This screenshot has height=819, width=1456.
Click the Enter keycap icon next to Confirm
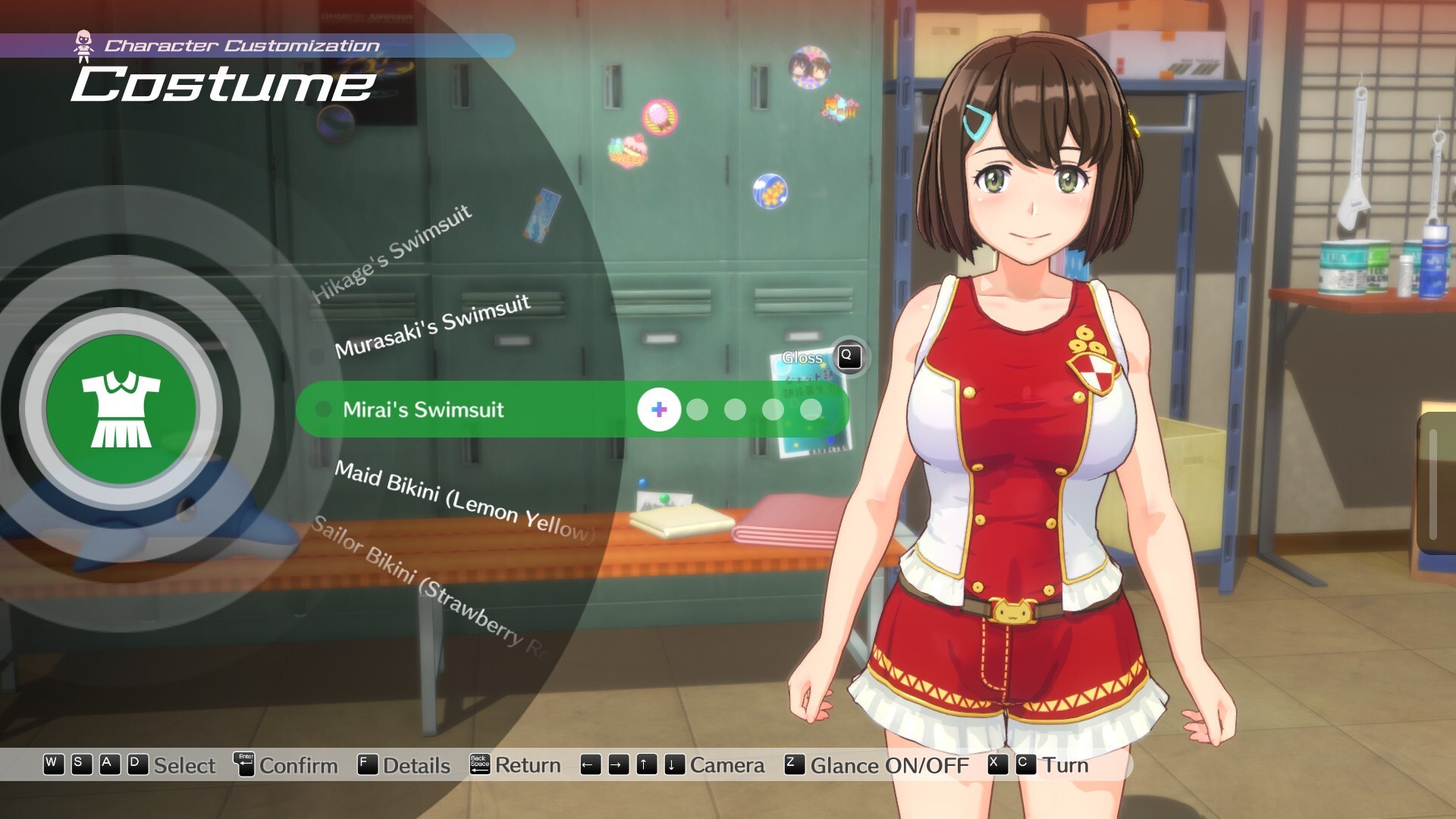click(x=243, y=765)
